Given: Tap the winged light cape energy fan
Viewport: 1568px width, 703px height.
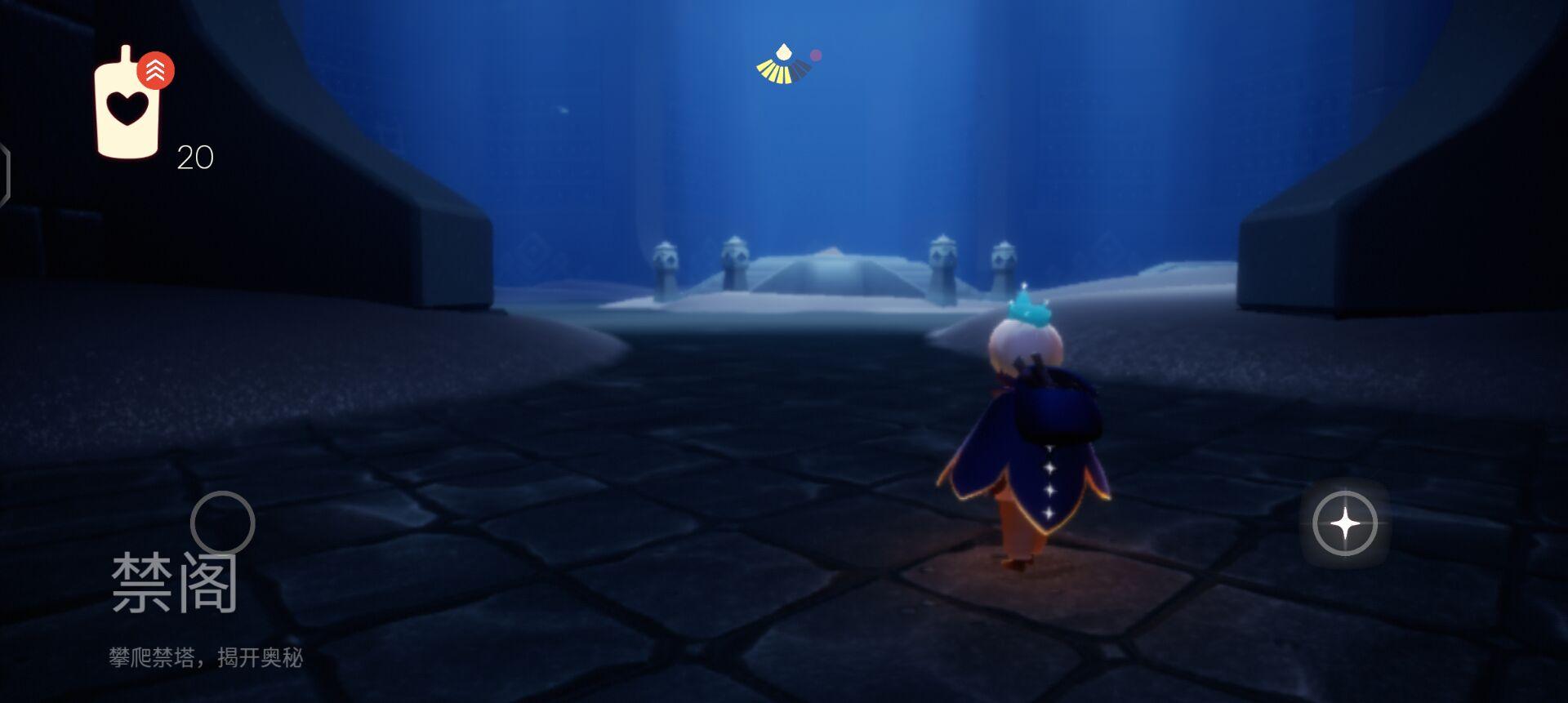Looking at the screenshot, I should tap(783, 66).
